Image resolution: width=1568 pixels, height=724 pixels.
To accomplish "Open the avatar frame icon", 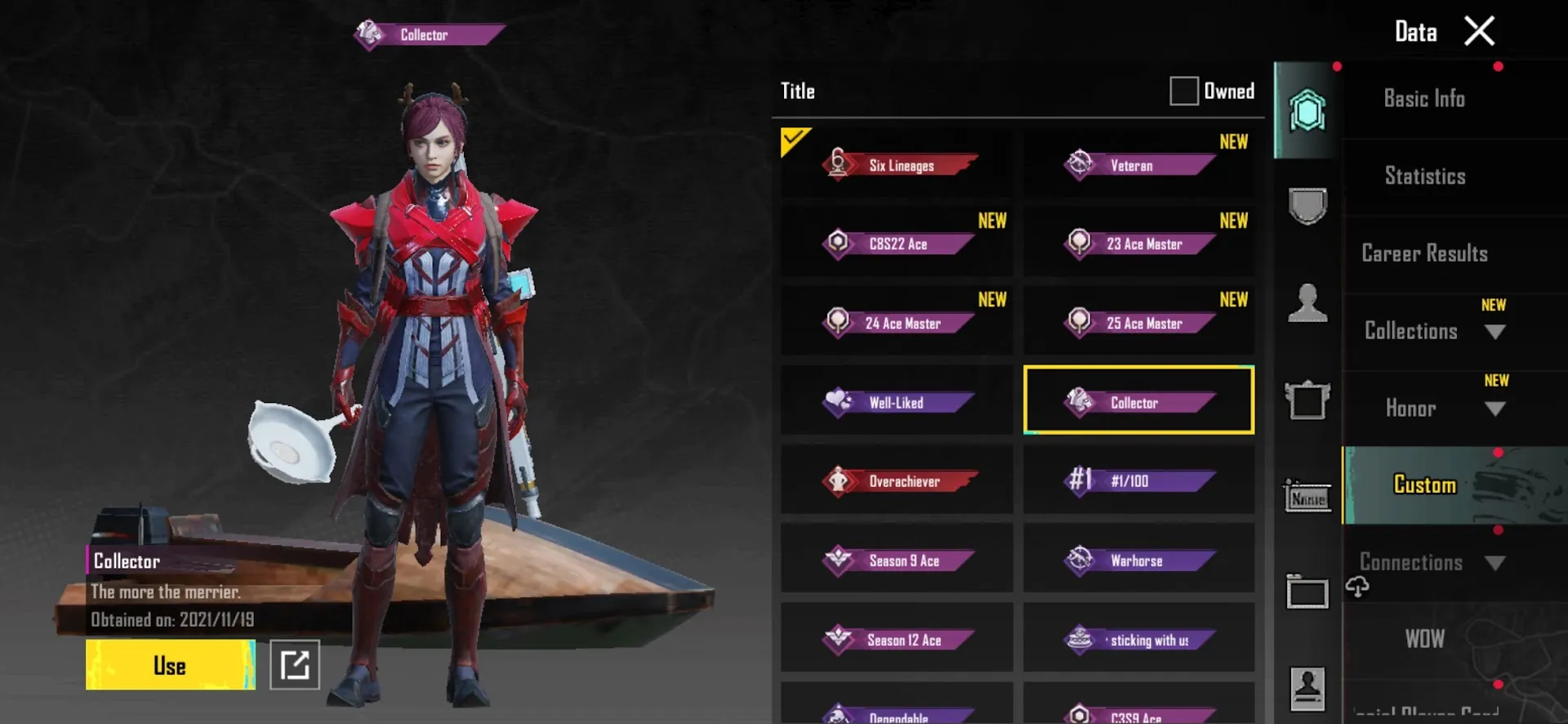I will [x=1307, y=400].
